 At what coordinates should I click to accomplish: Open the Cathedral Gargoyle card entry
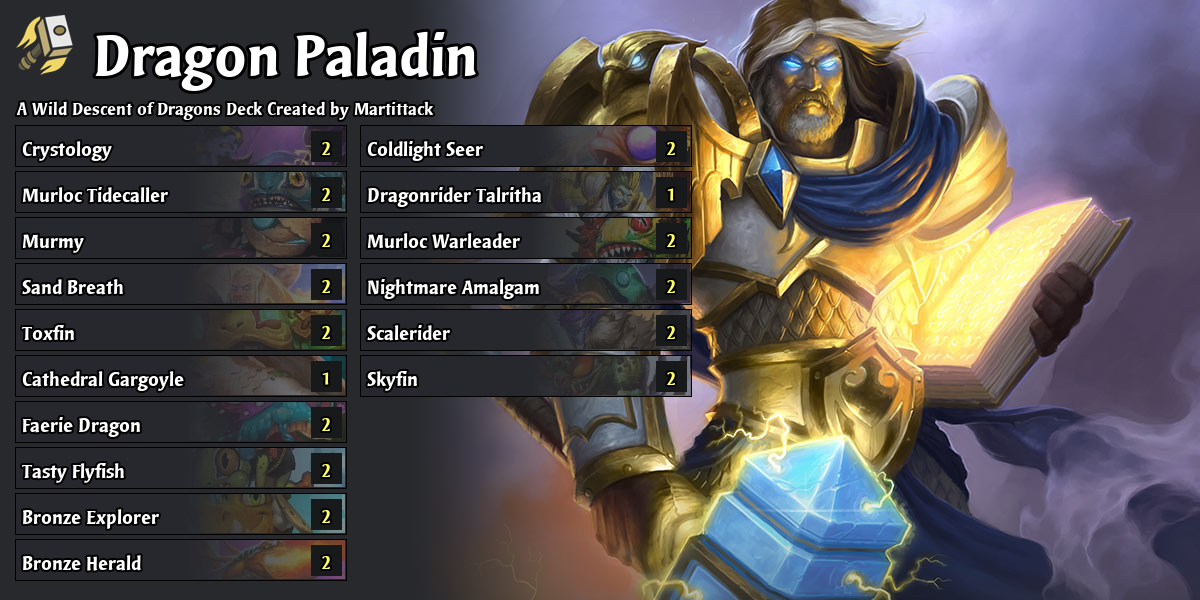coord(180,380)
